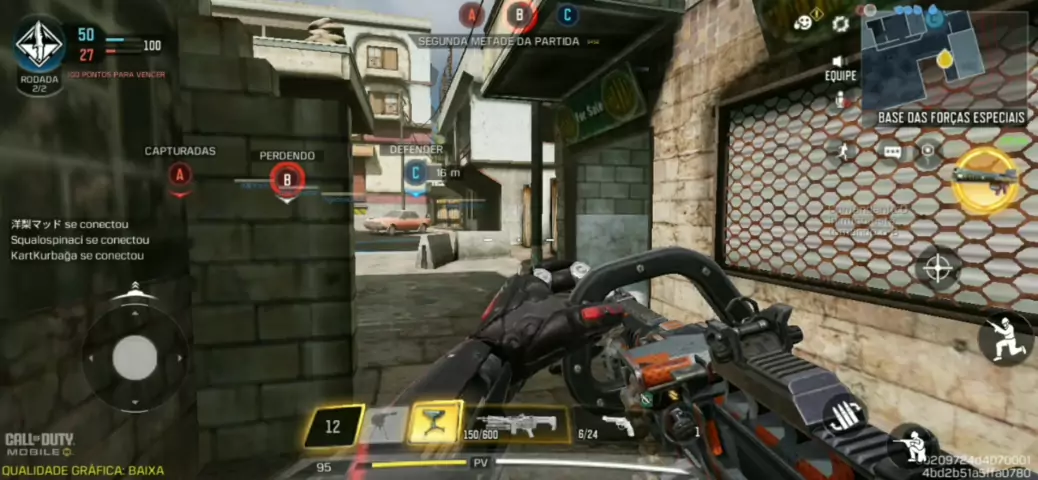This screenshot has width=1038, height=480.
Task: Toggle the Equipe voice speaker
Action: point(840,60)
